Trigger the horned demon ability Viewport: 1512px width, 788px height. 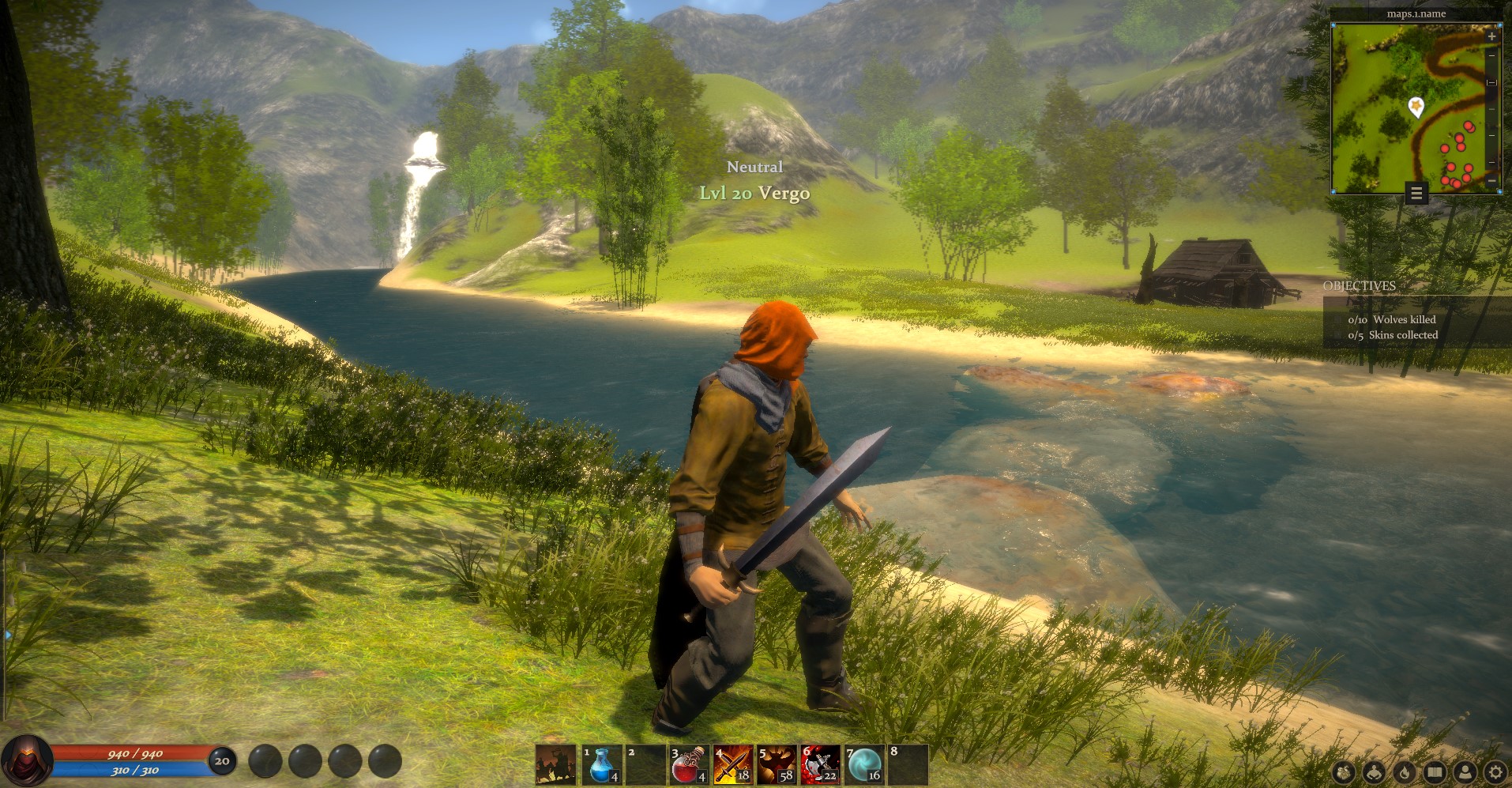coord(776,765)
